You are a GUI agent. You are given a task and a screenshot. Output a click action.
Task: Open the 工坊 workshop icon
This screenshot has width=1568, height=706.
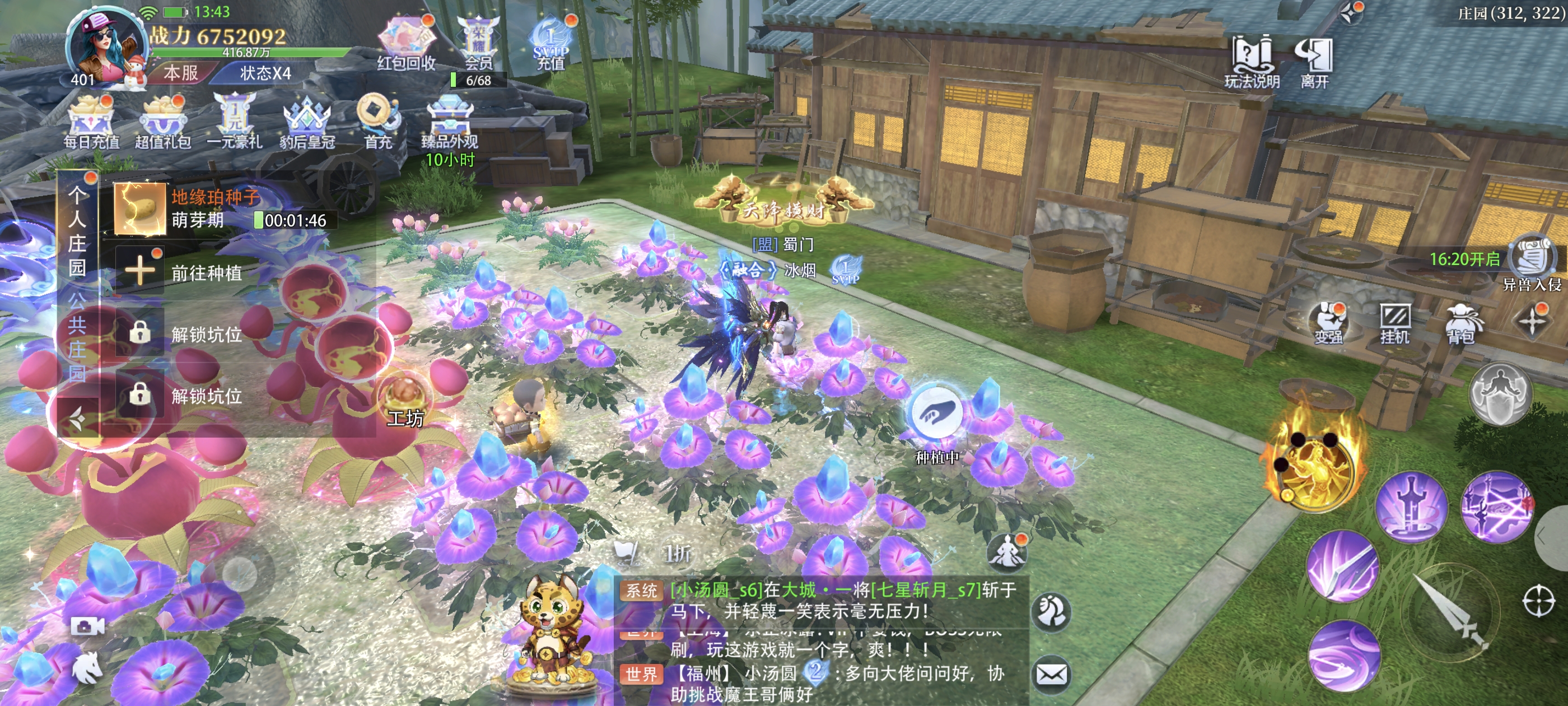click(x=405, y=402)
